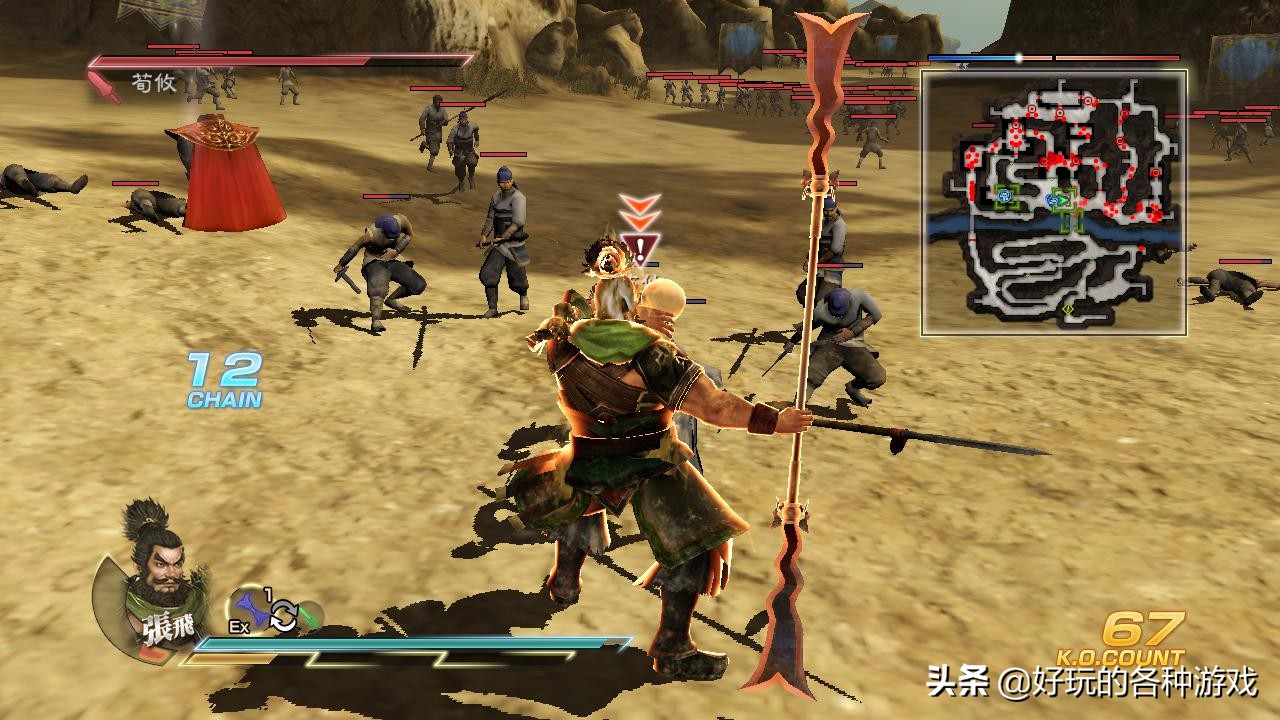
Task: Select the yellow diamond objective marker on minimap
Action: pos(1068,311)
